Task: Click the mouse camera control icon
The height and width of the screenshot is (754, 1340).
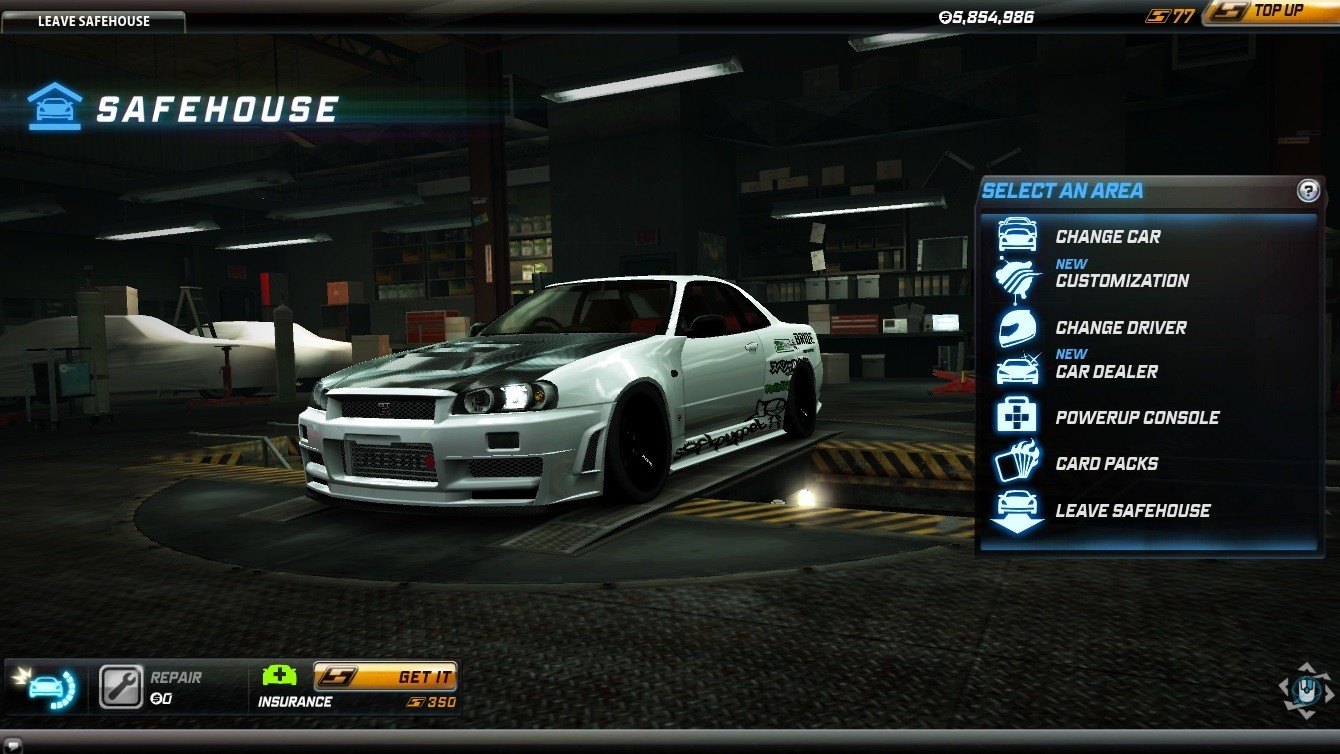Action: click(1307, 689)
